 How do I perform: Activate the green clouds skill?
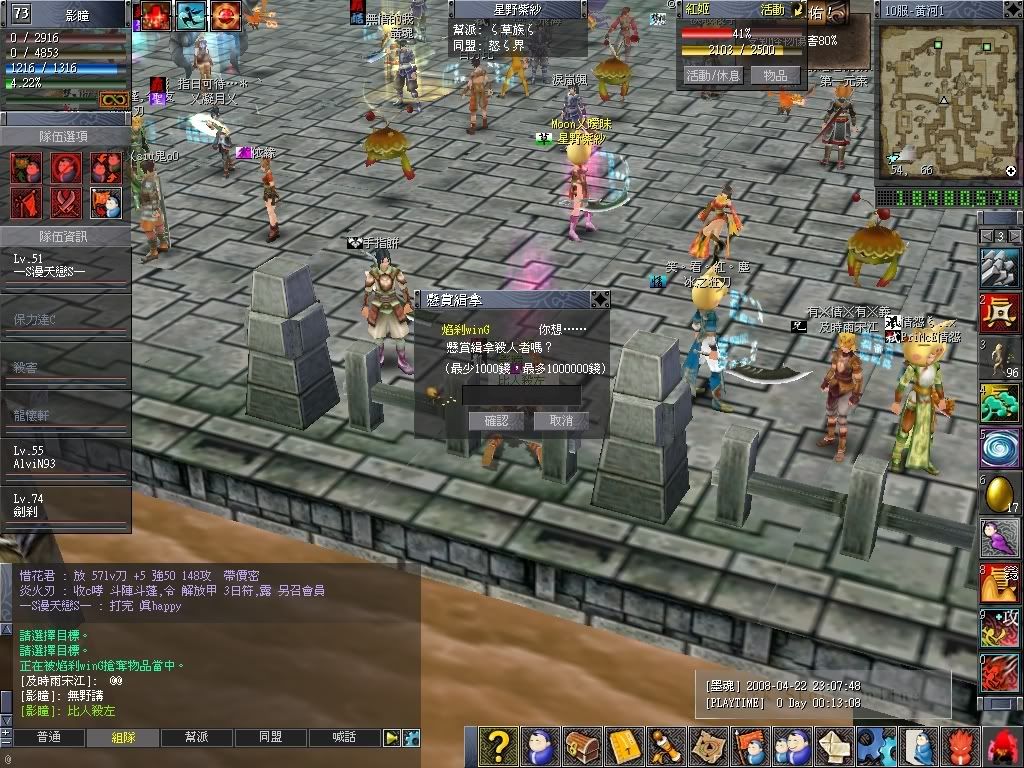click(1000, 404)
